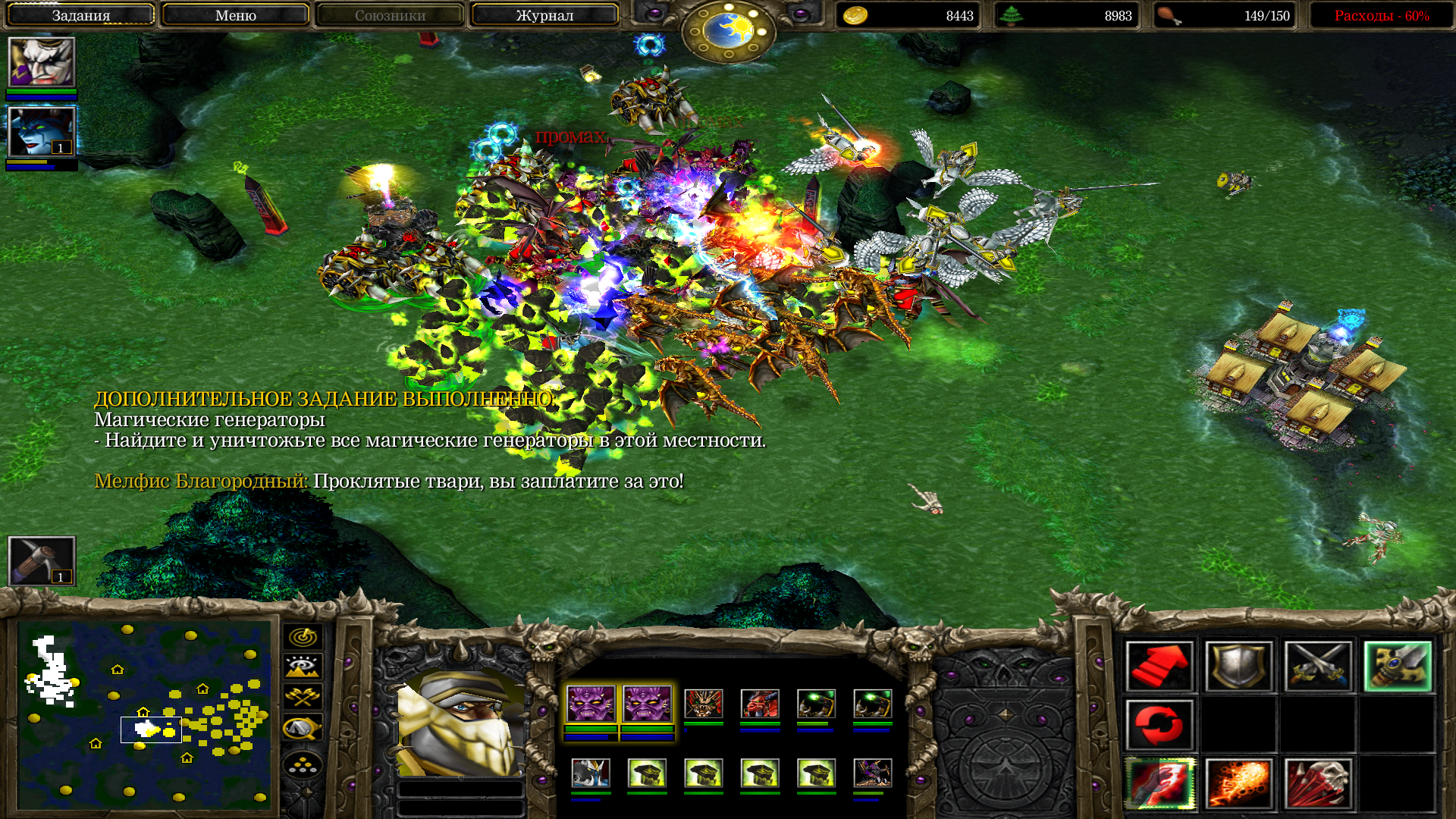Activate the highlighted sword Attack command
The image size is (1456, 819).
pyautogui.click(x=1398, y=667)
